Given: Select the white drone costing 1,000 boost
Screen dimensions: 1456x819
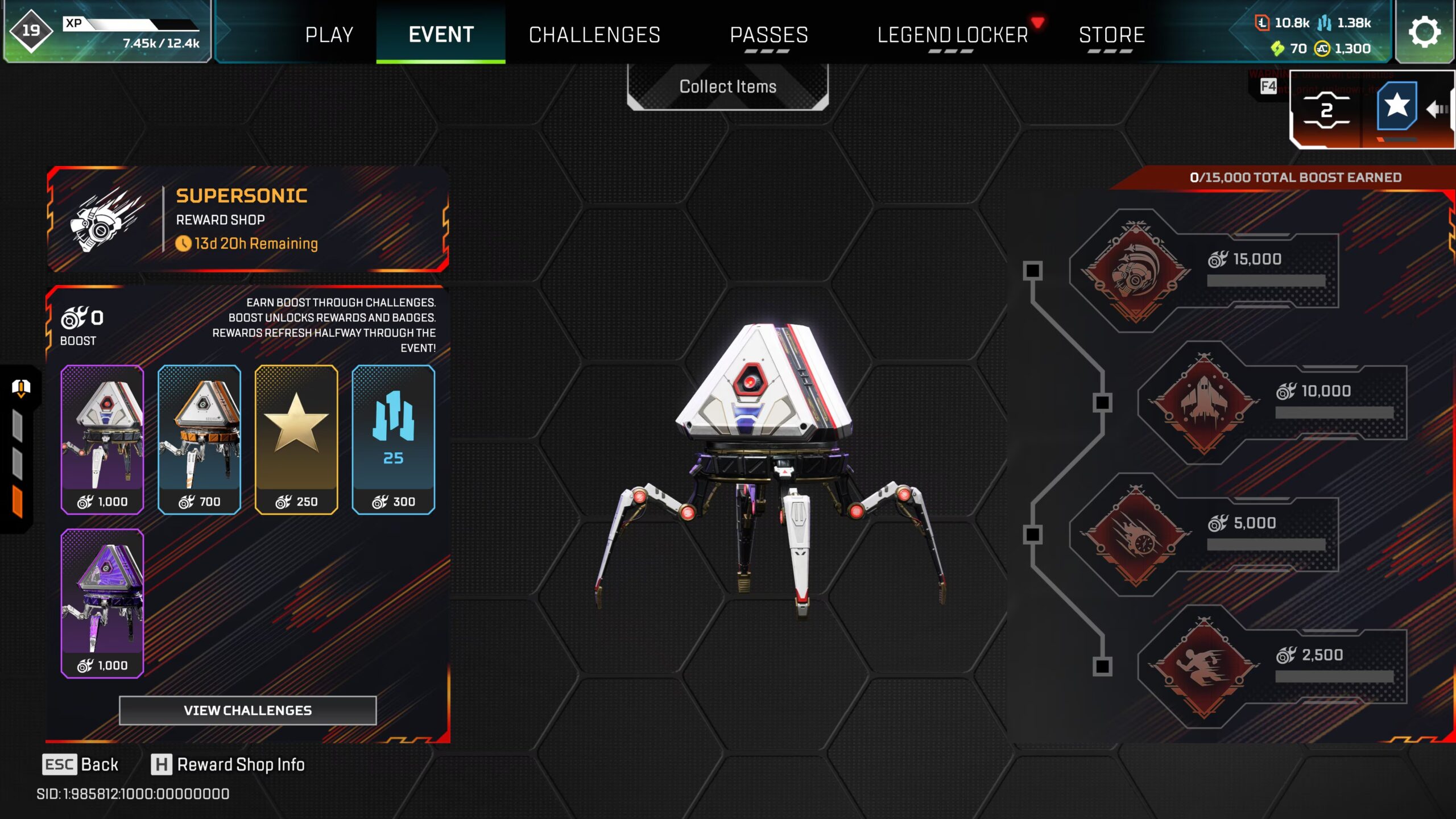Looking at the screenshot, I should (x=102, y=439).
